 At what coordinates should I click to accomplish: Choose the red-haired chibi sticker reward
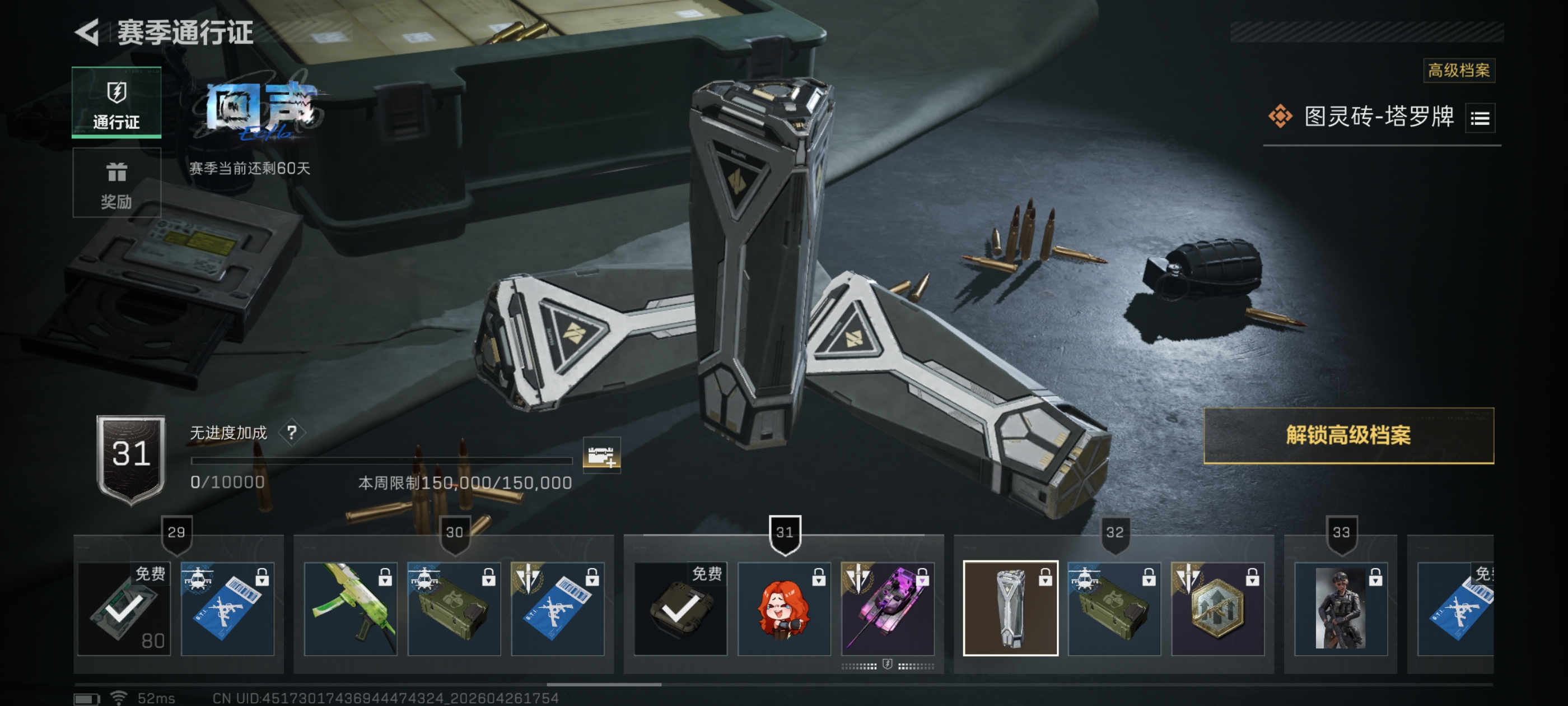pyautogui.click(x=783, y=609)
